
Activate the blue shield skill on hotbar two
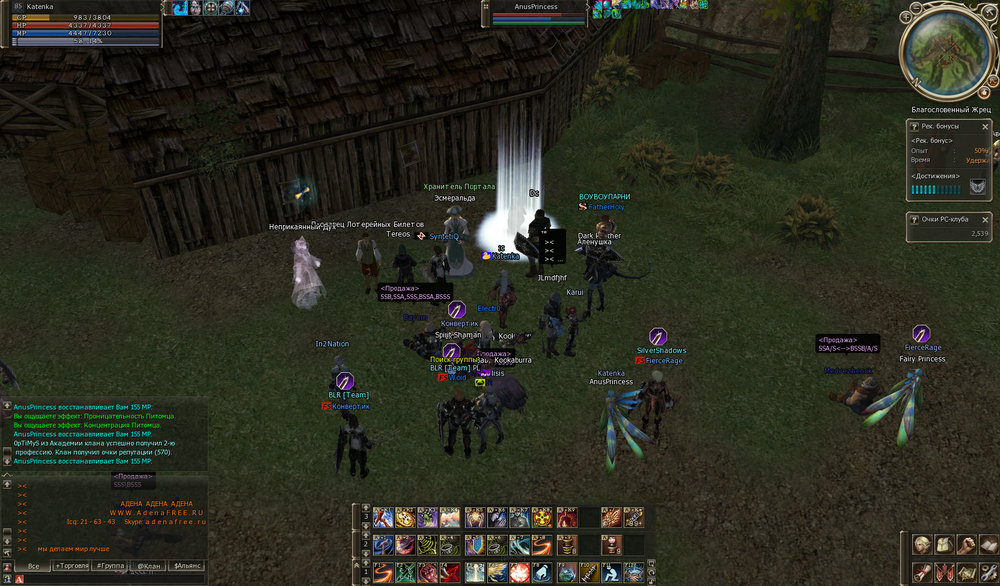click(x=474, y=545)
